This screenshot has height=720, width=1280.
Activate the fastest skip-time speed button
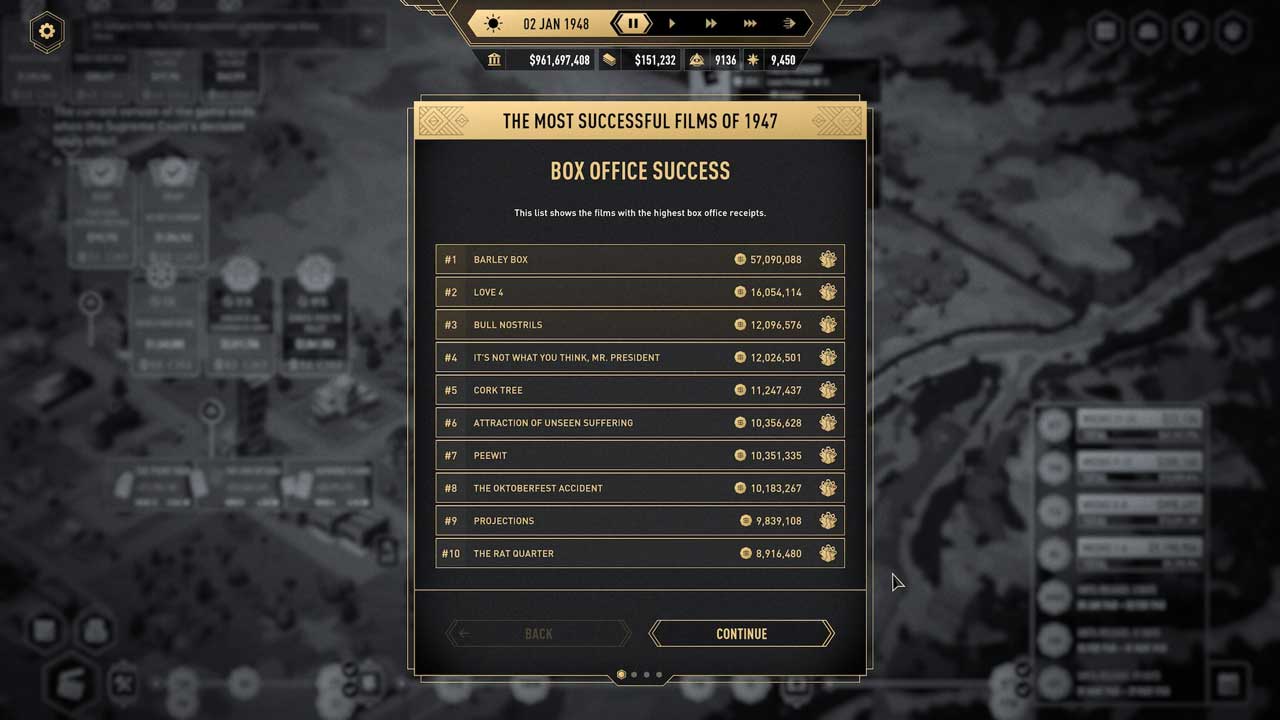(789, 23)
